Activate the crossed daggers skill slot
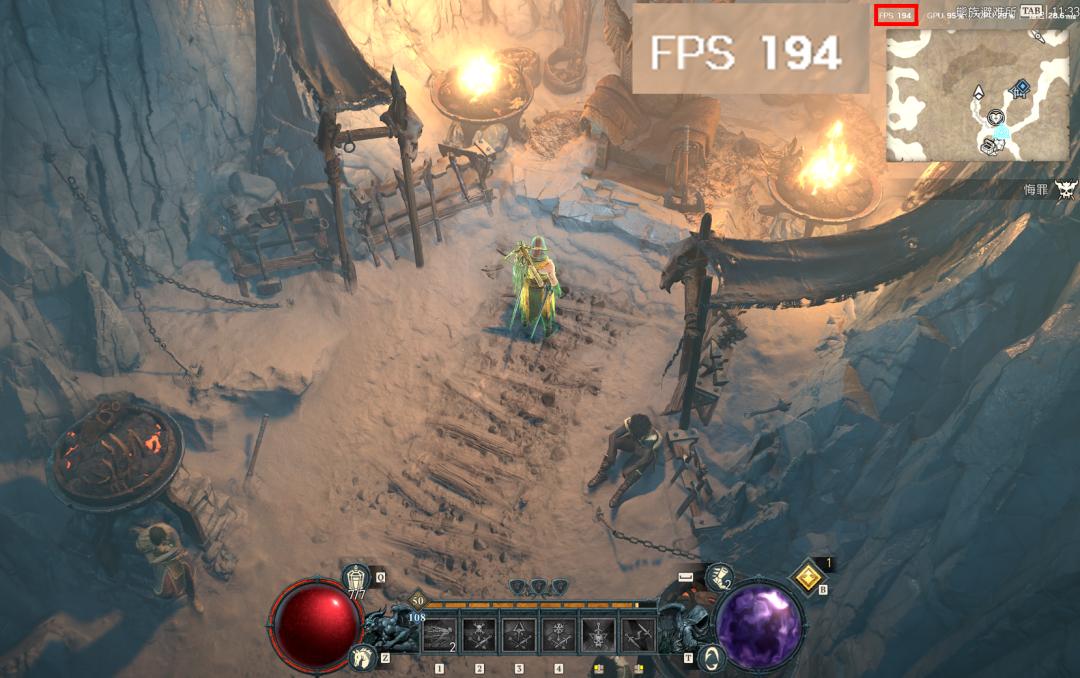This screenshot has height=678, width=1080. coord(639,634)
